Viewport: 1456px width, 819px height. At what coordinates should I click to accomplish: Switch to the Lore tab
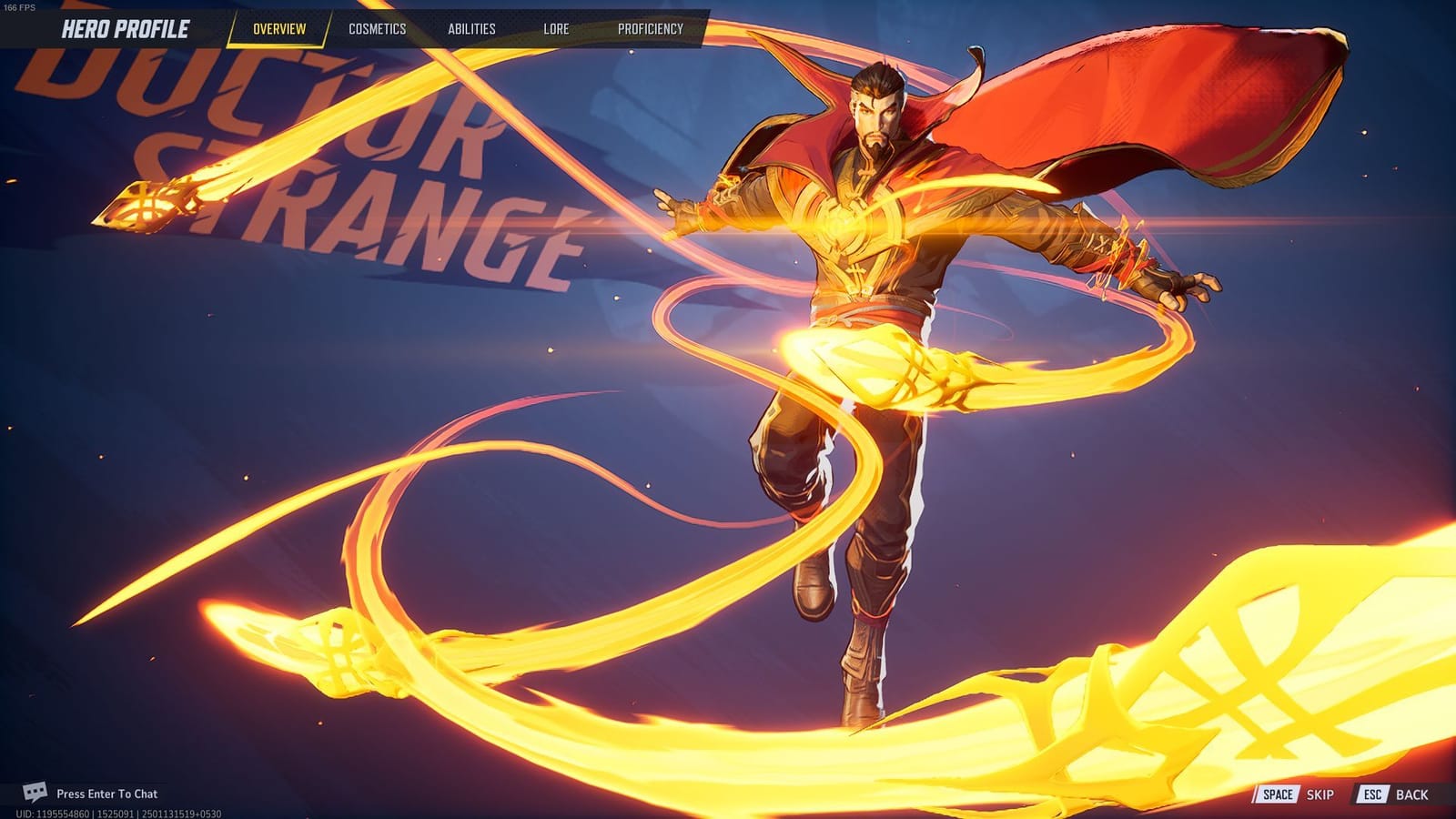555,28
